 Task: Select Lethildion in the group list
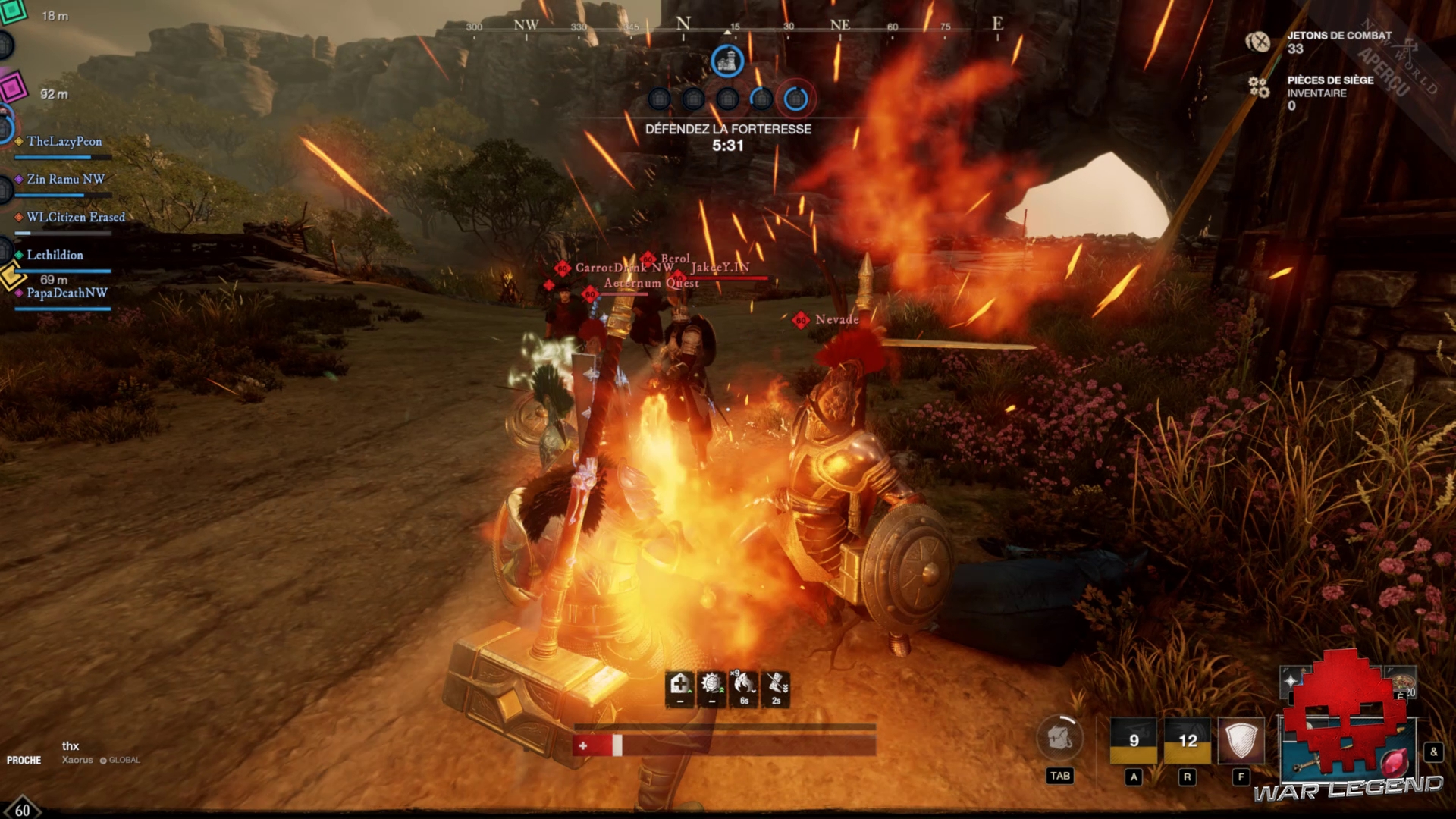point(55,256)
